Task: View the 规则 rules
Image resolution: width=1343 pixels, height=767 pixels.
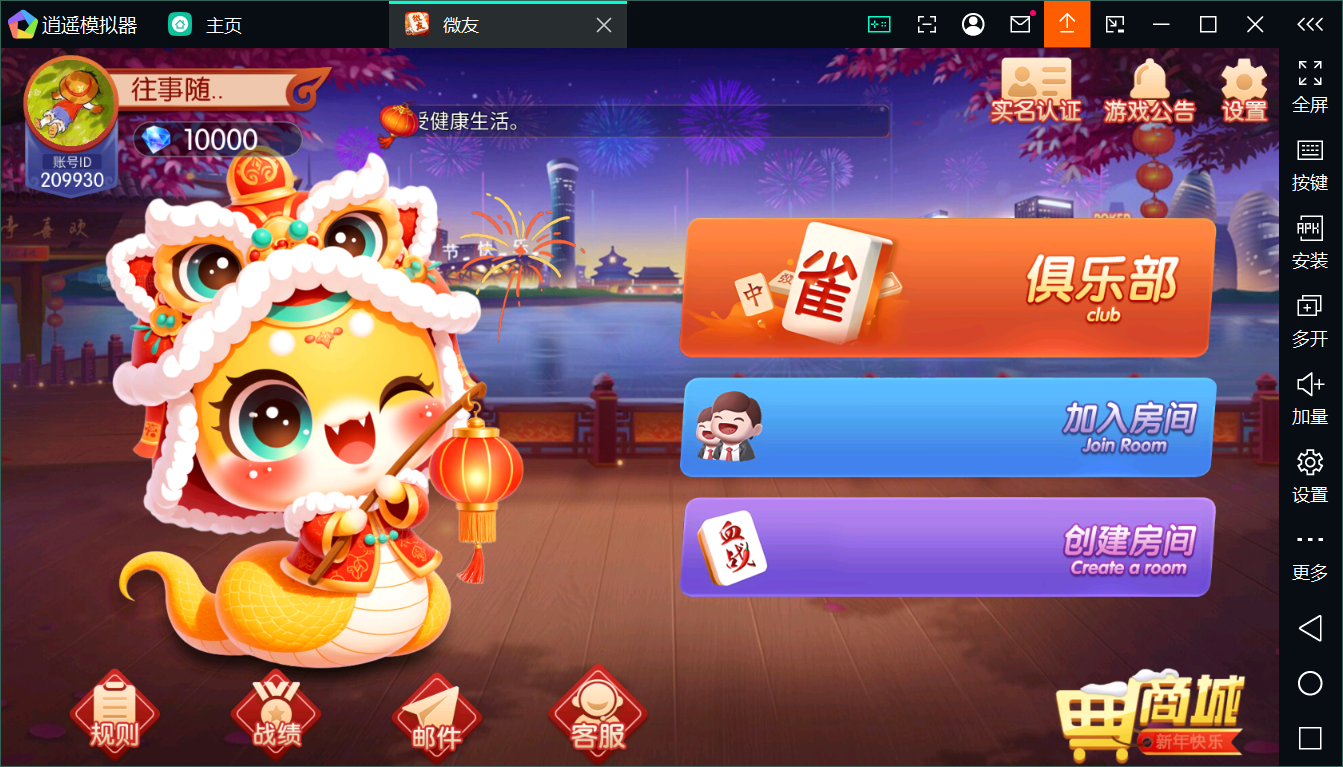Action: coord(113,712)
